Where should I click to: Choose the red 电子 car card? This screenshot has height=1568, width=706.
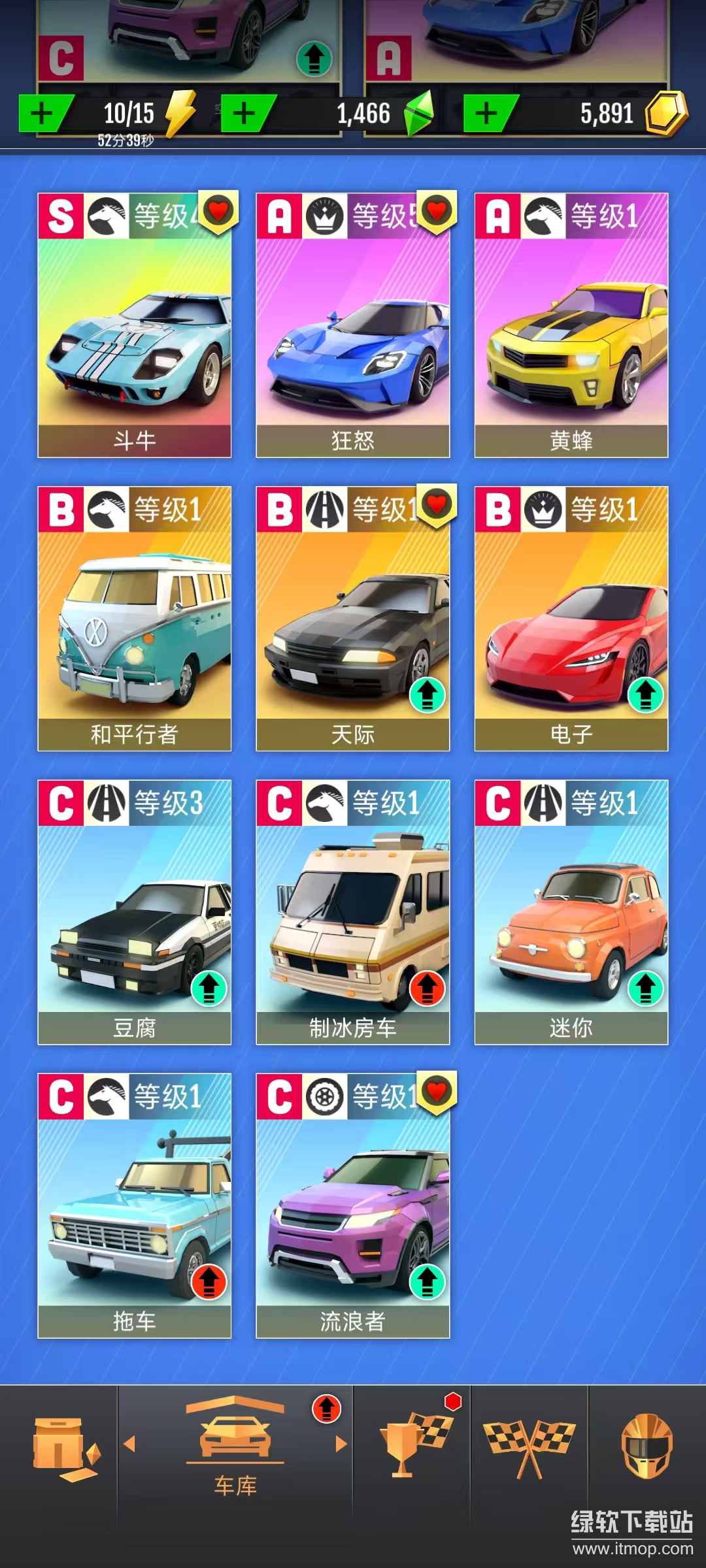(x=571, y=618)
